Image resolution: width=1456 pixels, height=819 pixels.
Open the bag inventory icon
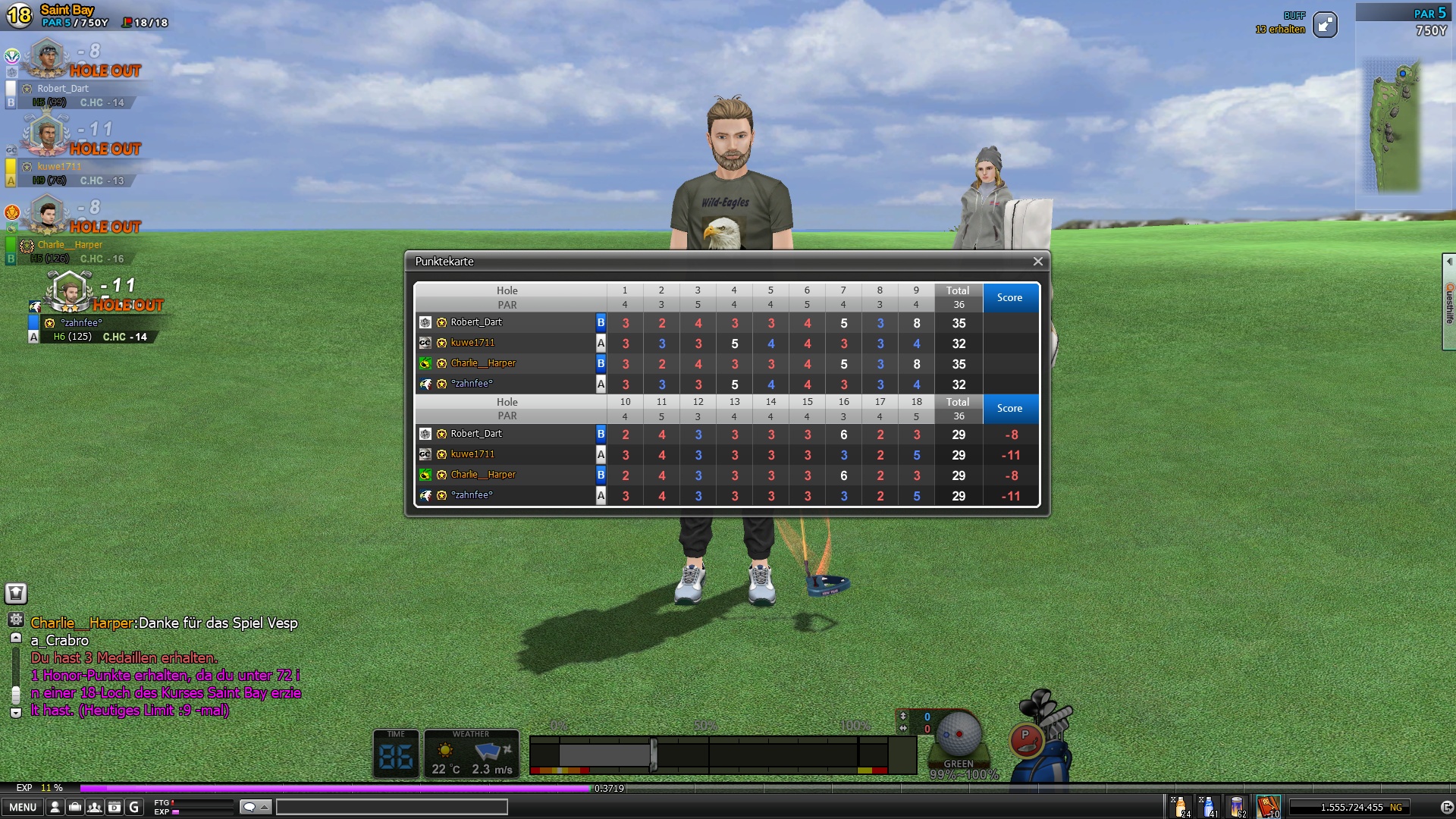point(75,807)
